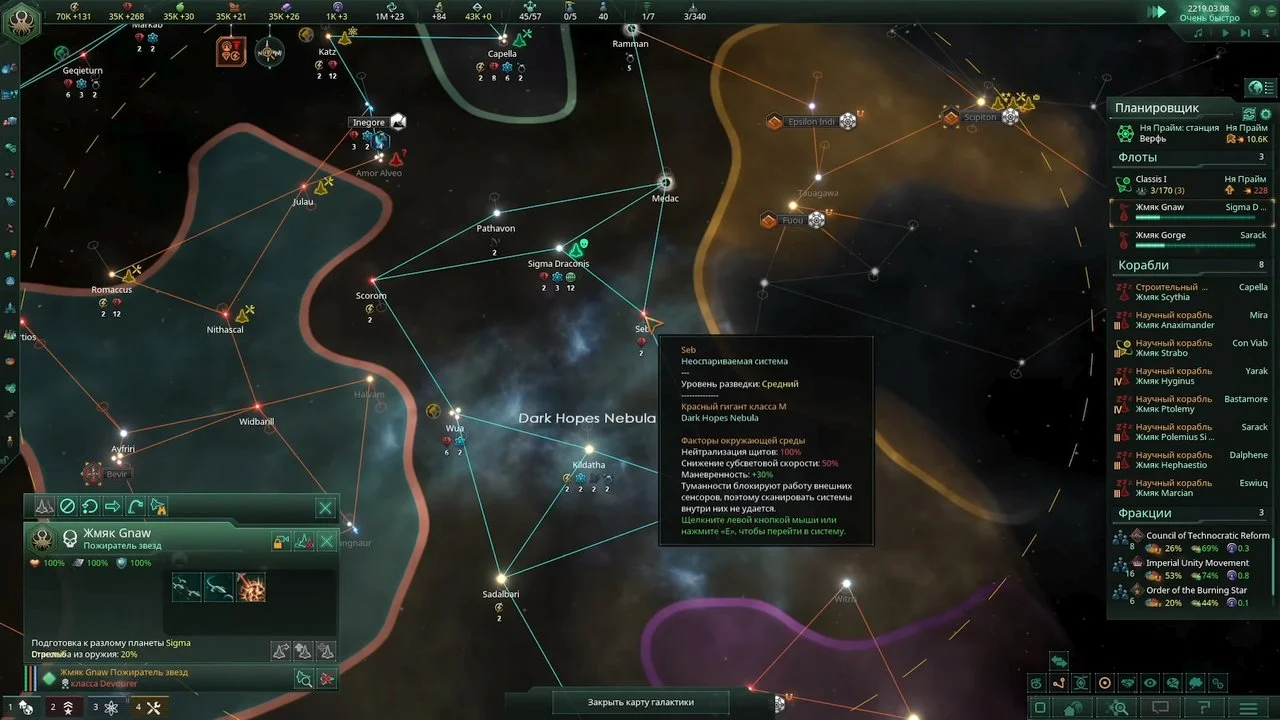Activate the planet-cracking weapon icon
The height and width of the screenshot is (720, 1280).
tap(250, 587)
